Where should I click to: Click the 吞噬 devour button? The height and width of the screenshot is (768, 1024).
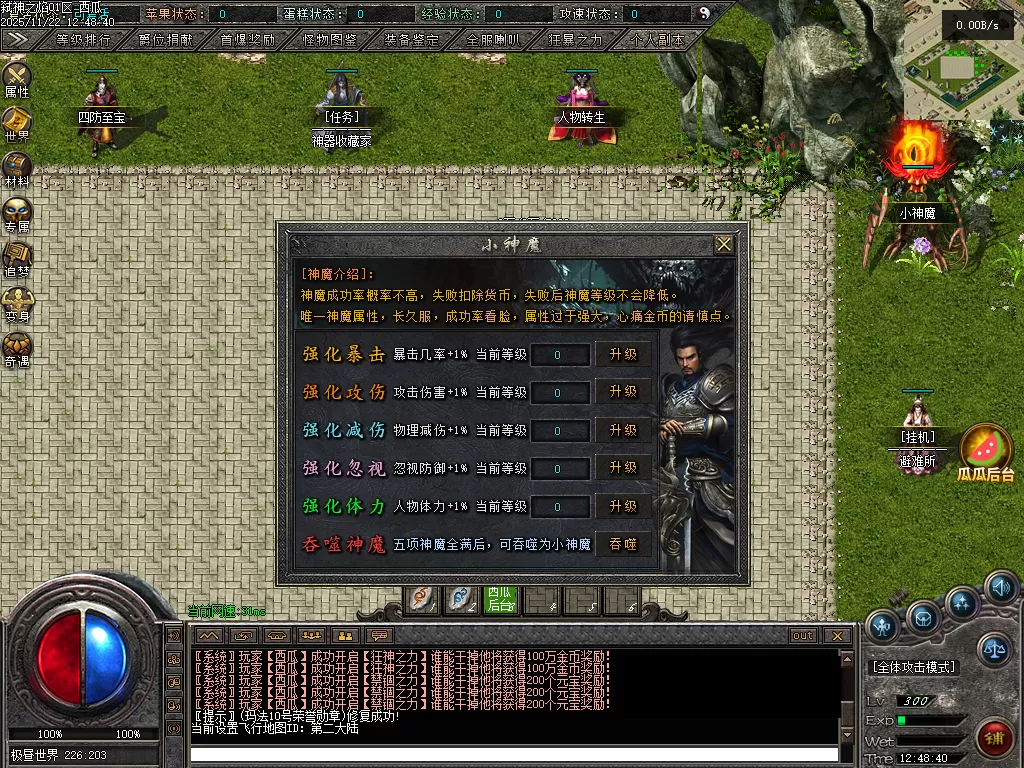click(623, 544)
